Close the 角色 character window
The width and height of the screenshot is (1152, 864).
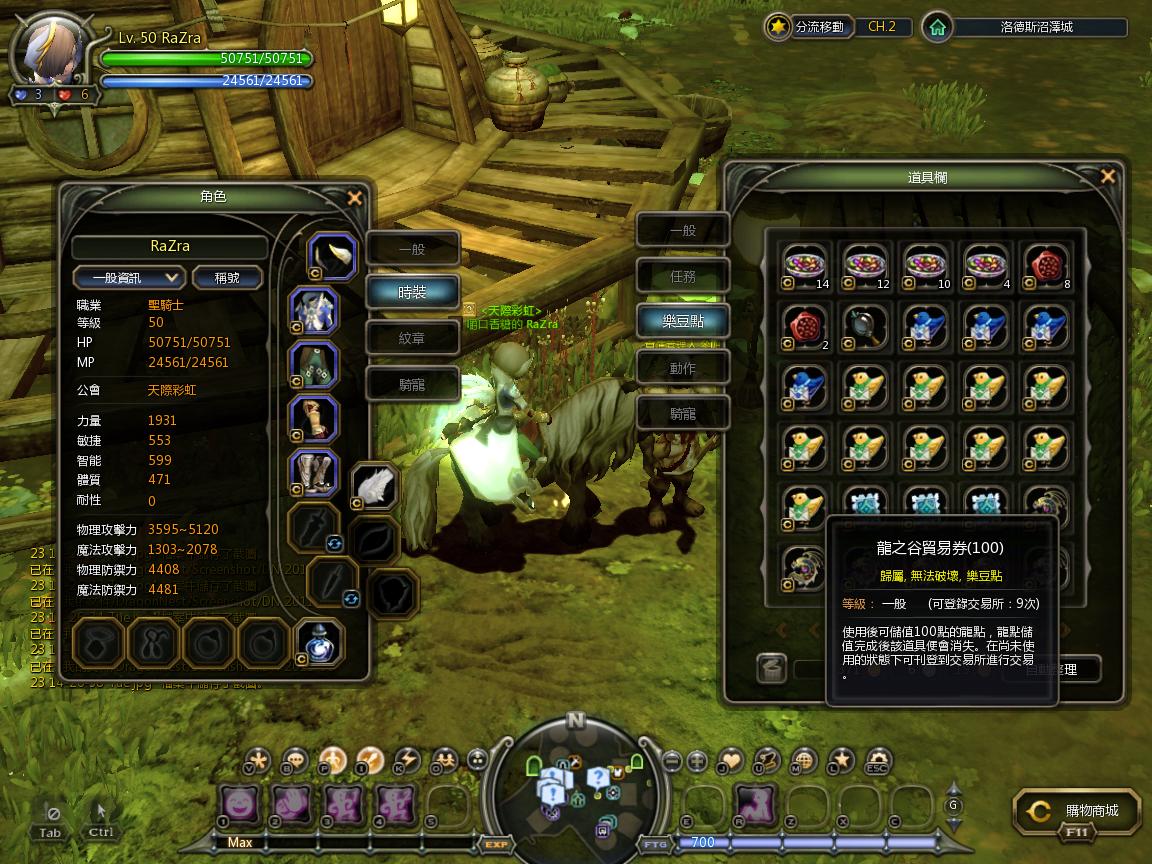(354, 198)
